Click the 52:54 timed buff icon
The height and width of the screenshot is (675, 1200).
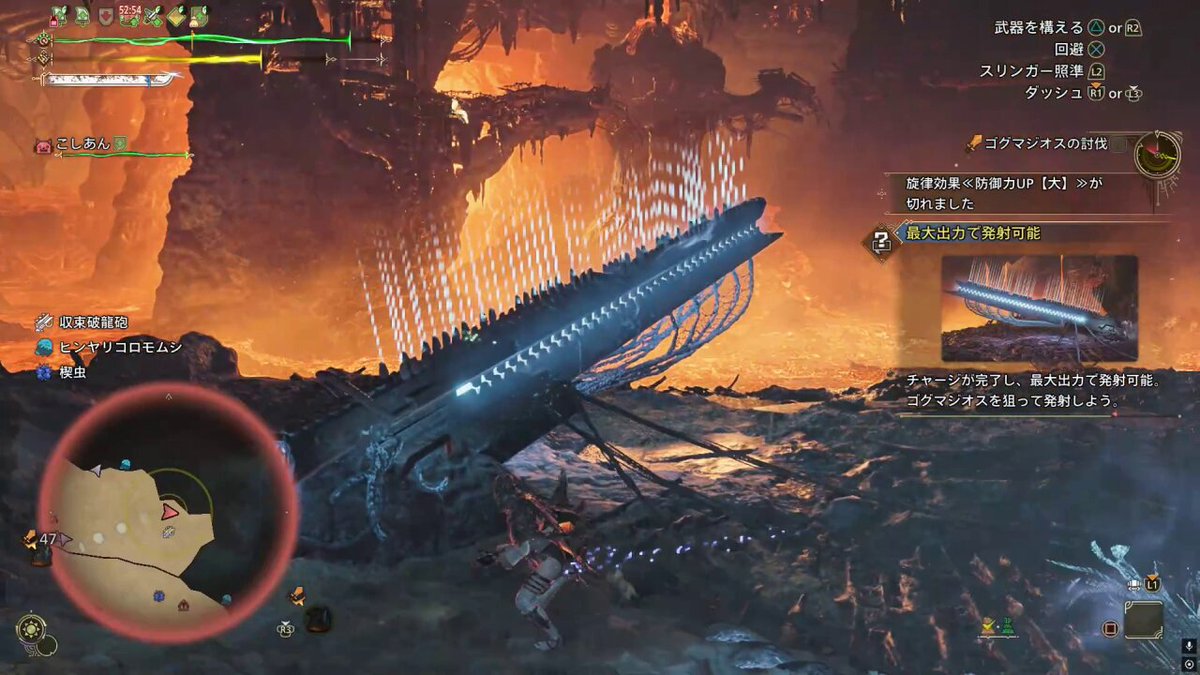[130, 15]
